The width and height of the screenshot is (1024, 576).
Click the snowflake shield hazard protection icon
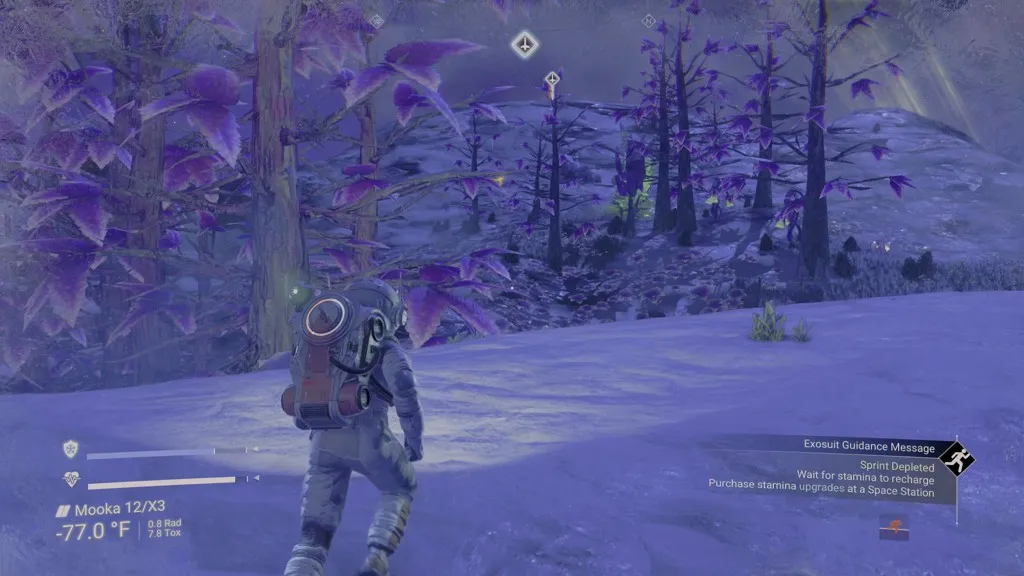[x=71, y=449]
